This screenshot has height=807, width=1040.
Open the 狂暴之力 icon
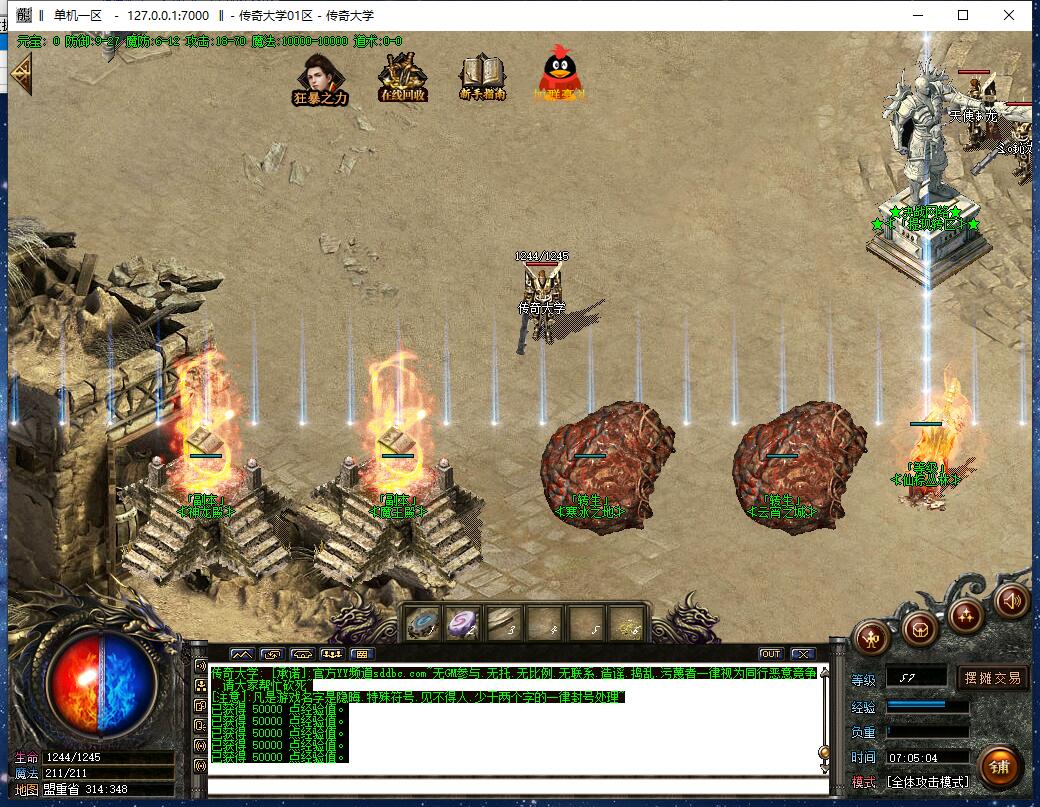[x=320, y=76]
